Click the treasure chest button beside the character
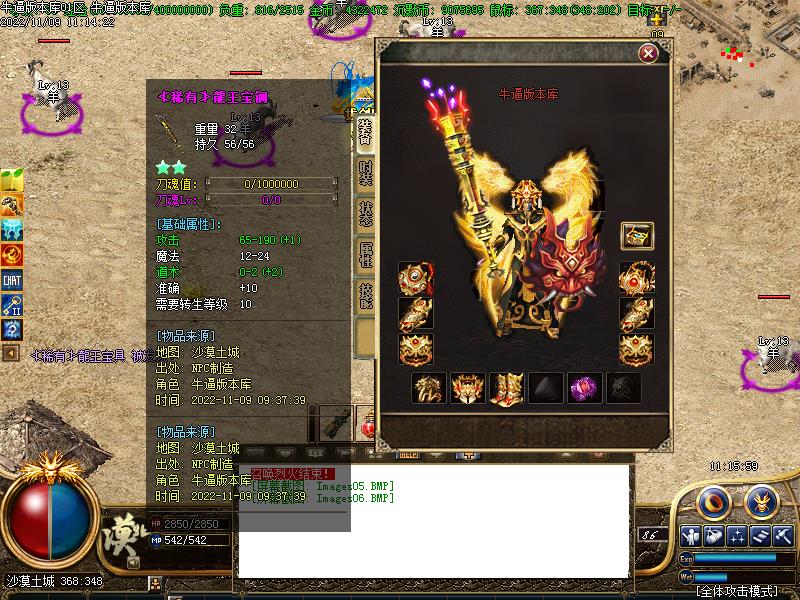Screen dimensions: 800x600 [x=637, y=236]
